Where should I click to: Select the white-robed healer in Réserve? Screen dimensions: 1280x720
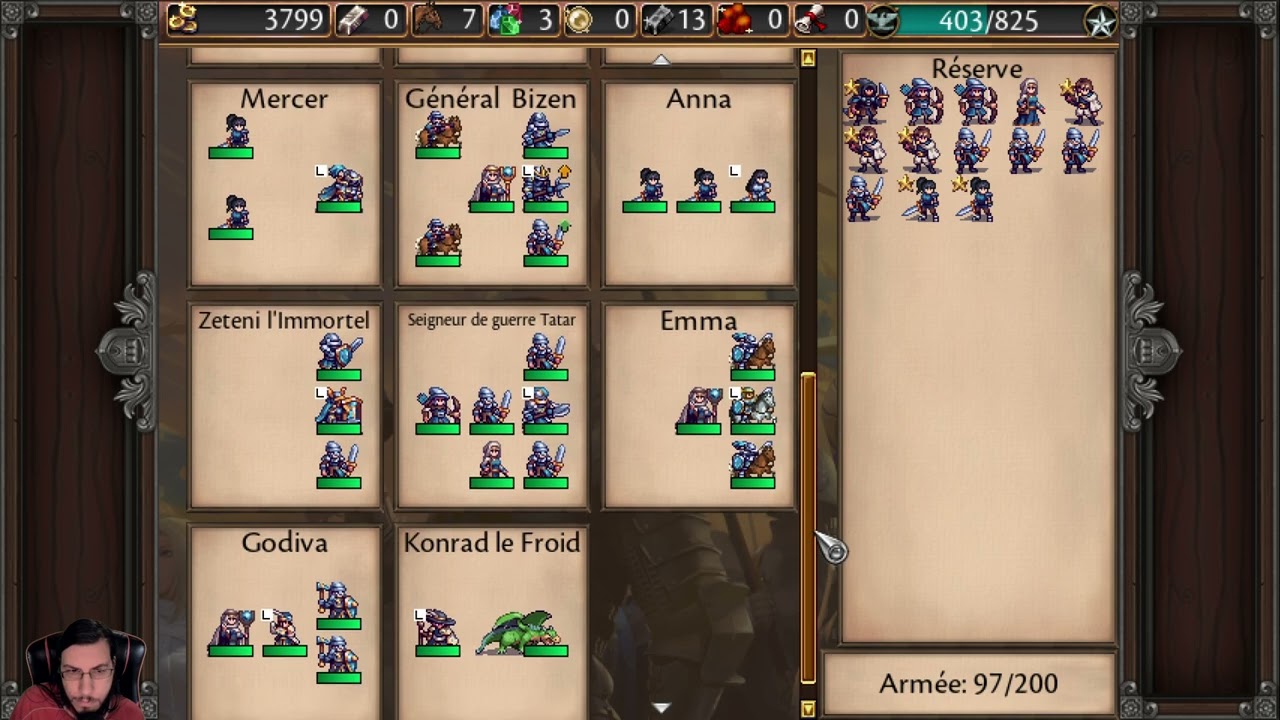[1029, 101]
